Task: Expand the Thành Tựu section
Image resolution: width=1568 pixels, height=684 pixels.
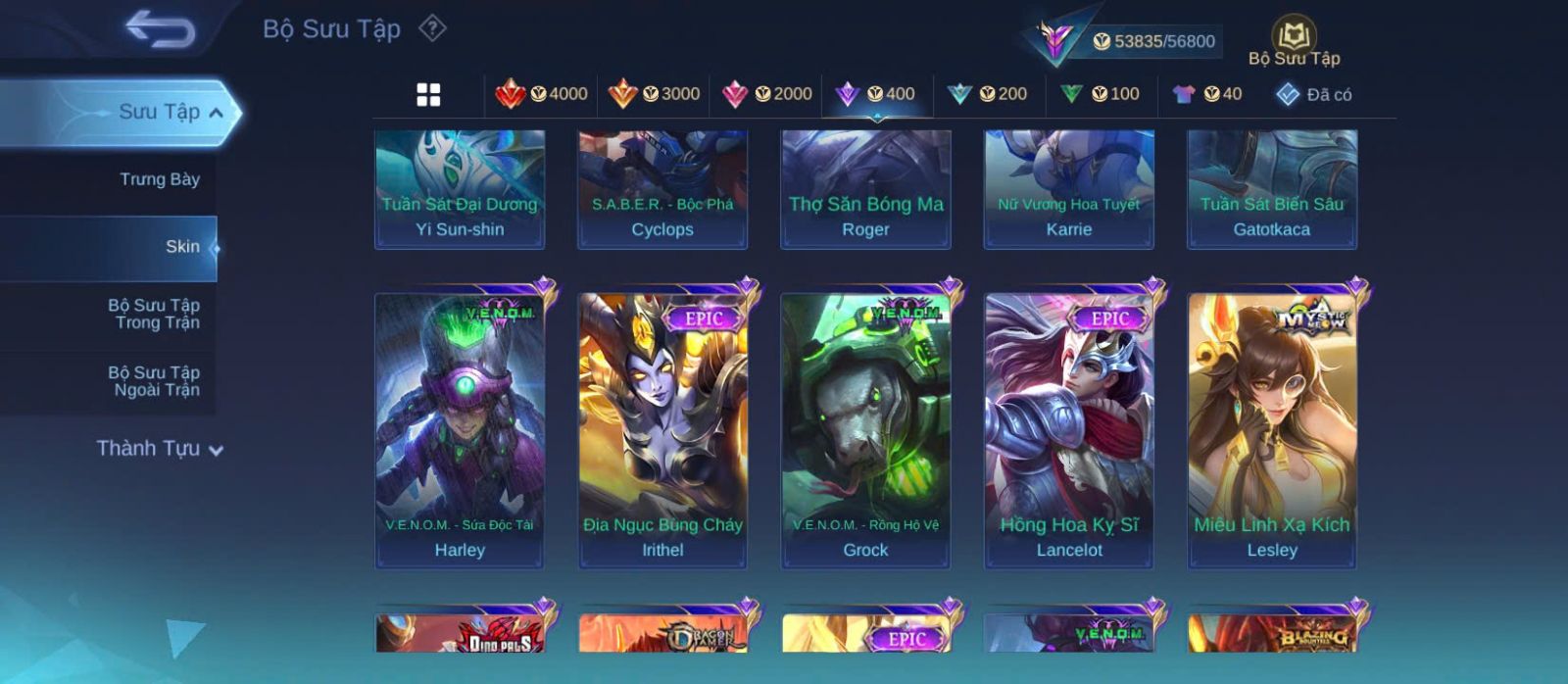Action: 160,449
